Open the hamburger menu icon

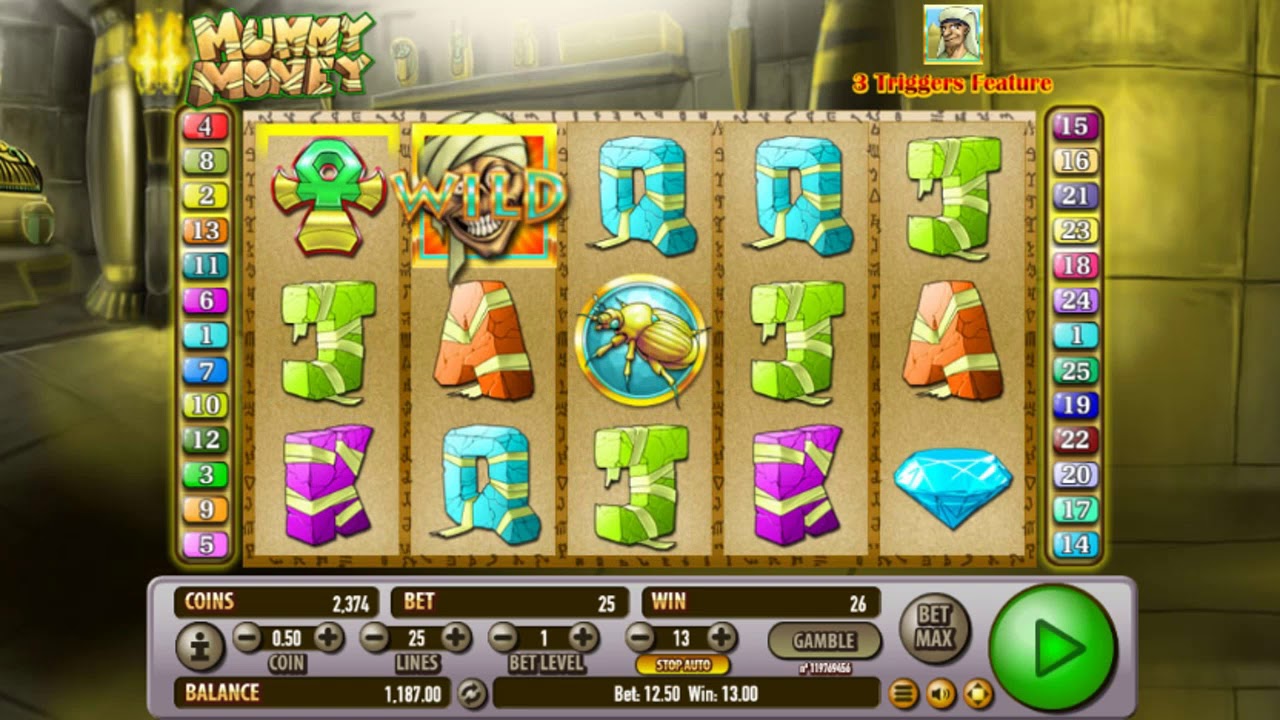pos(905,692)
